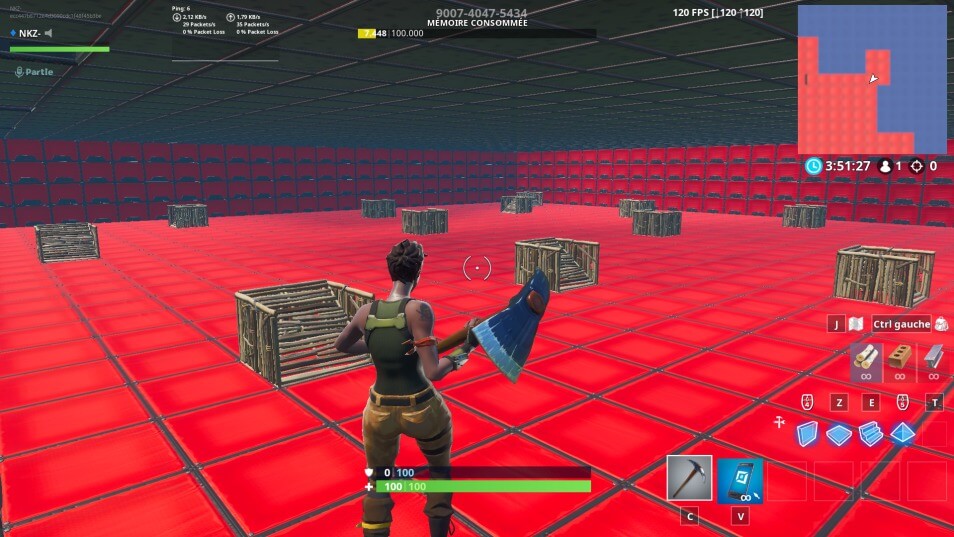Click the speaker icon beside NKZ-
This screenshot has width=954, height=537.
coord(48,33)
